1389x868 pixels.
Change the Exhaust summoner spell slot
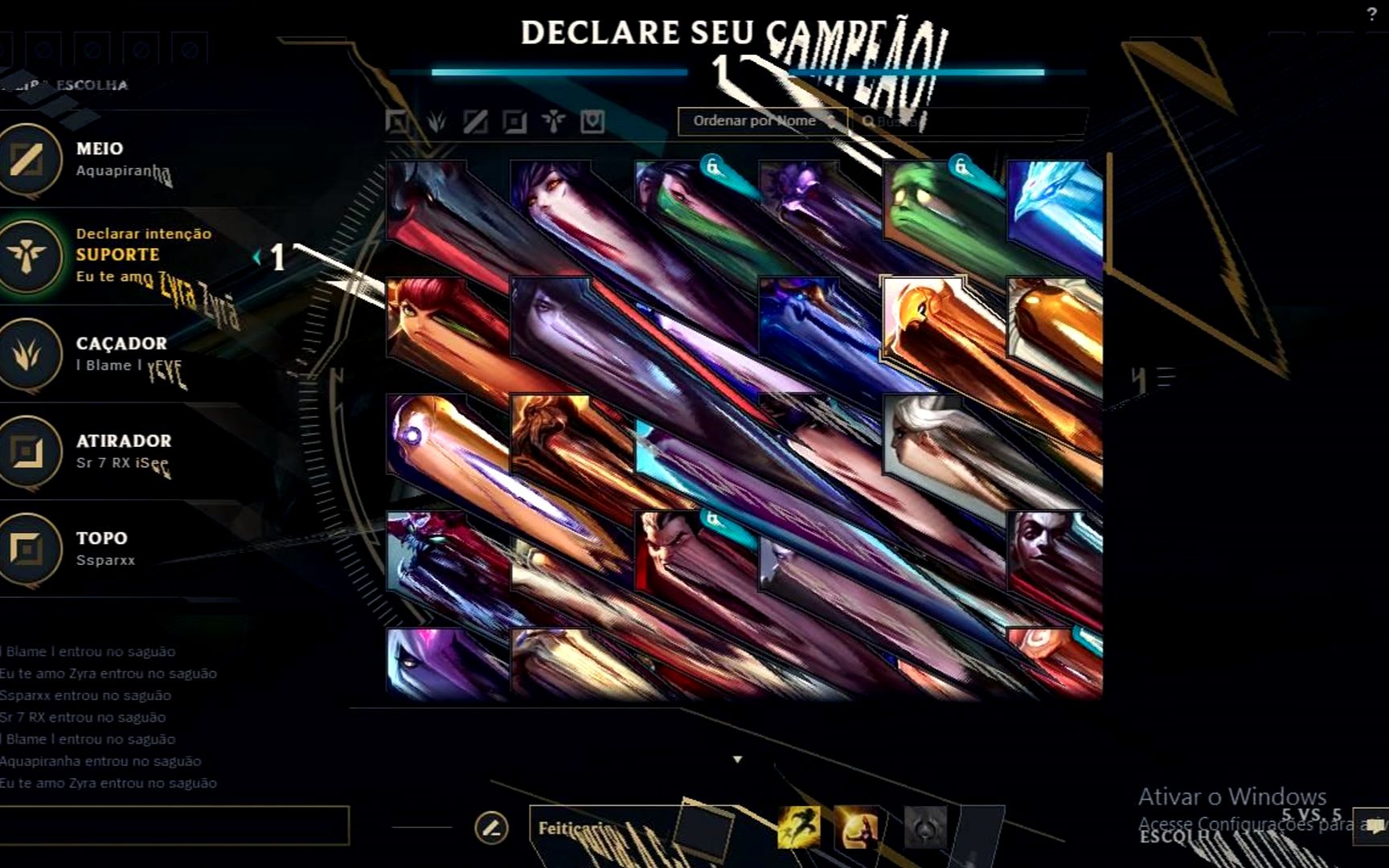click(855, 827)
